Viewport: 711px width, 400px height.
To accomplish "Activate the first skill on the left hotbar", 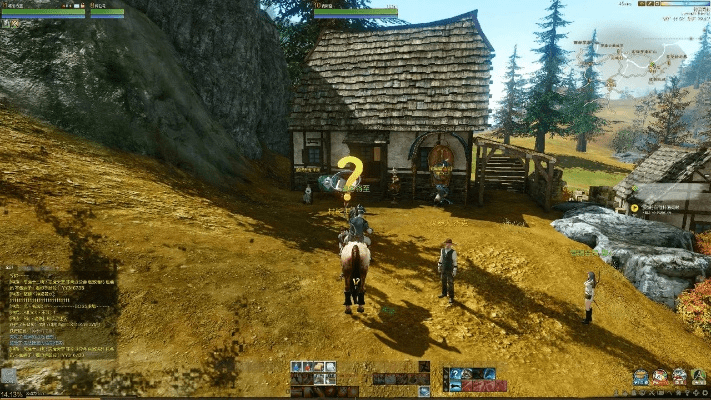I will click(297, 367).
